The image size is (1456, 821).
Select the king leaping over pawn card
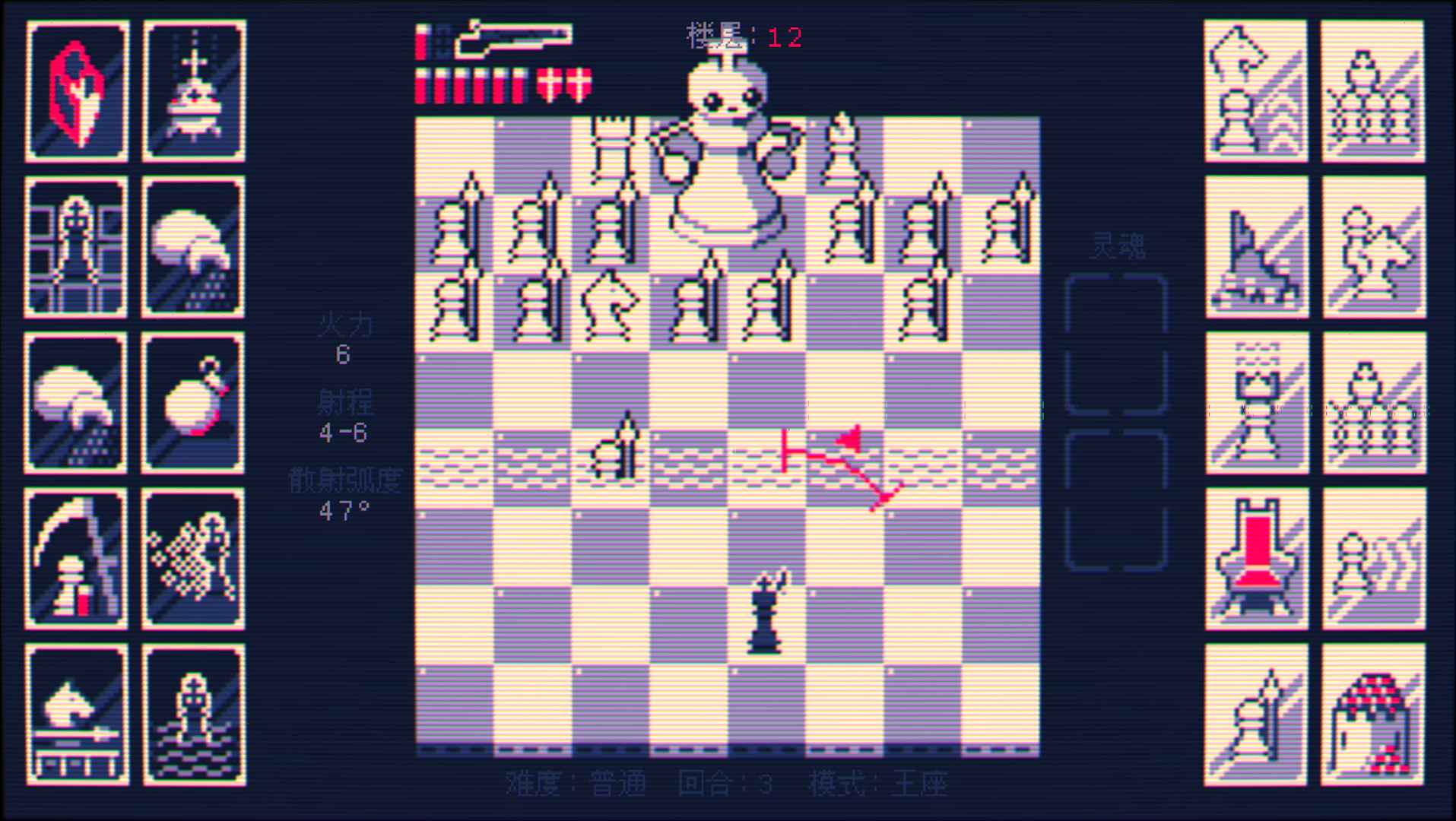(x=1255, y=91)
